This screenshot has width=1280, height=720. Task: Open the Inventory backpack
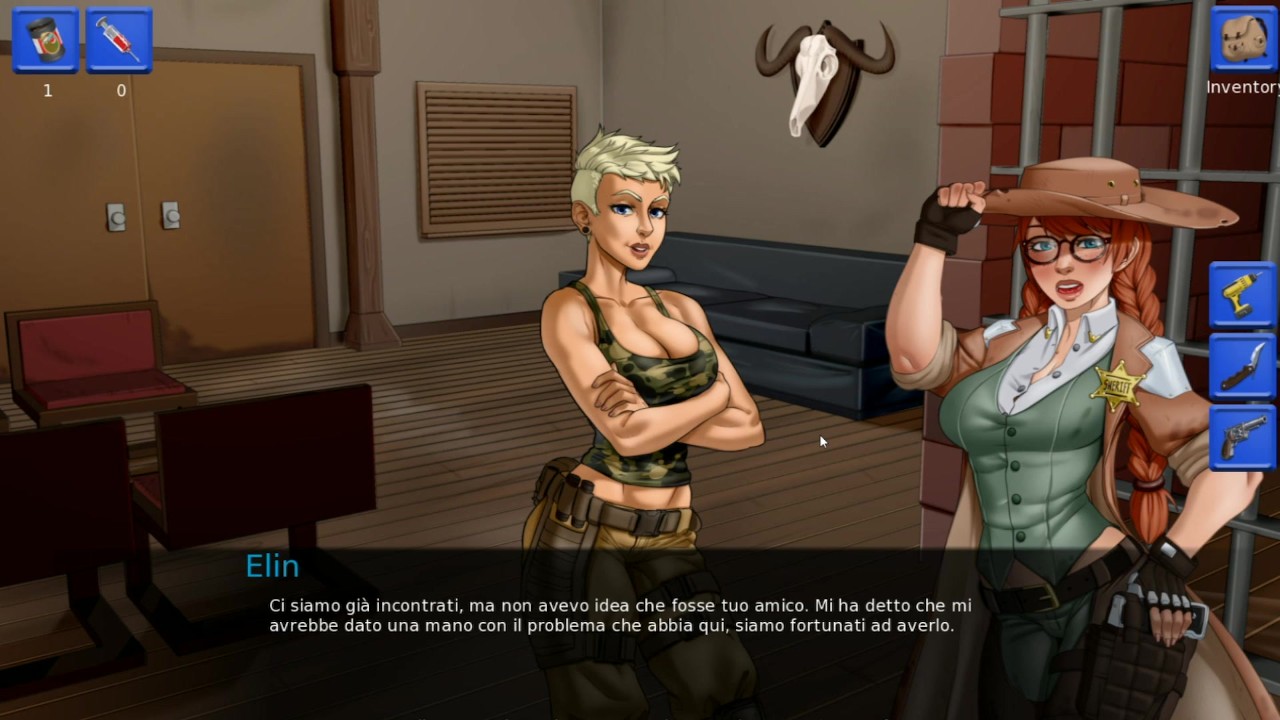point(1243,41)
